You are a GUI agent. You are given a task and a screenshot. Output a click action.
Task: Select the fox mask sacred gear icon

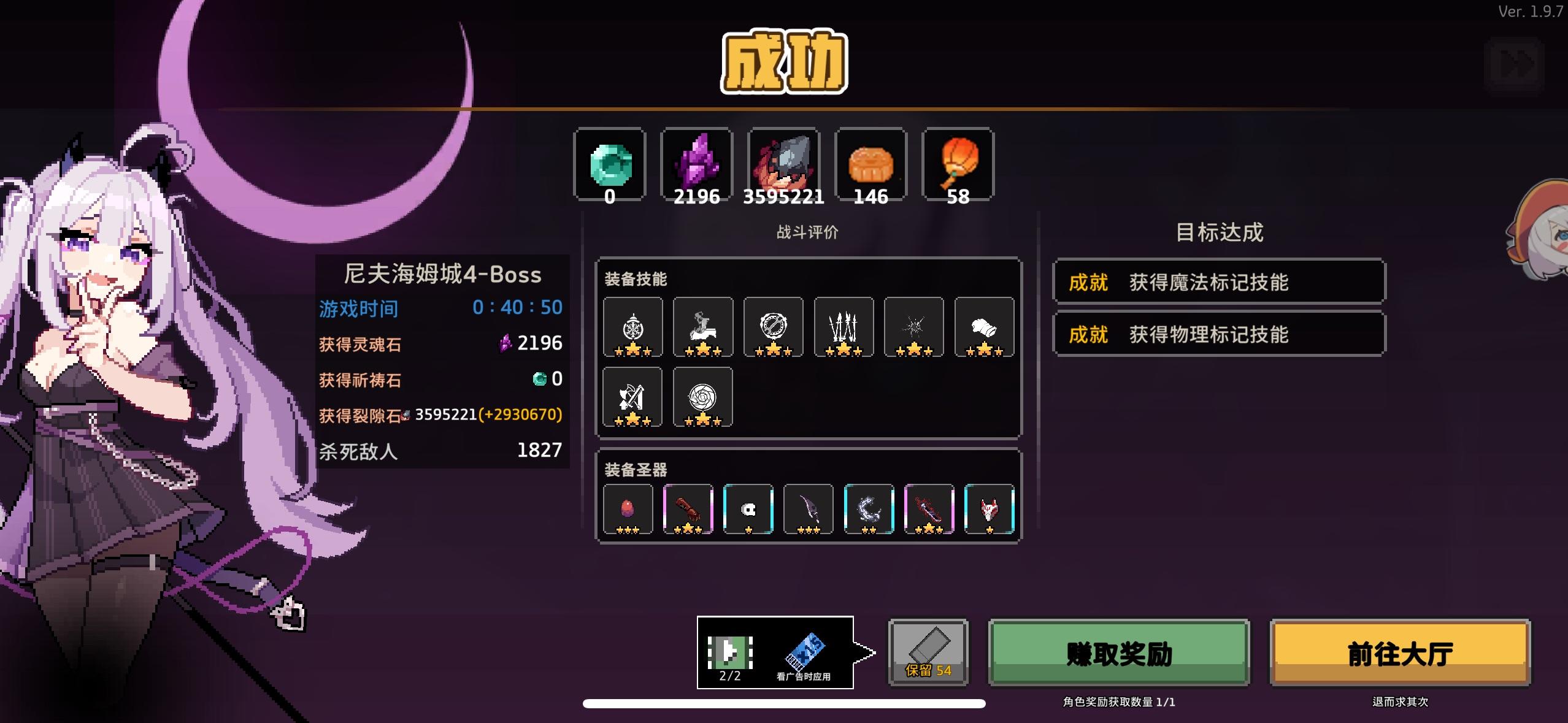[990, 508]
